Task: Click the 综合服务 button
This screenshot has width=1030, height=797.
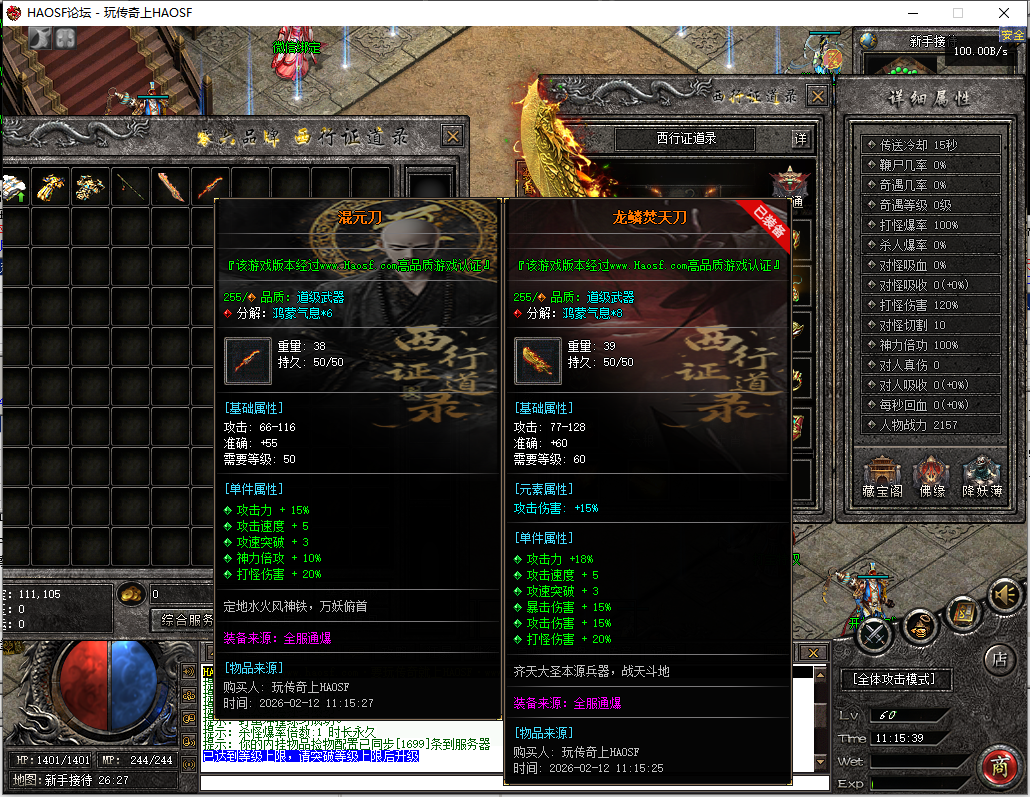Action: 182,620
